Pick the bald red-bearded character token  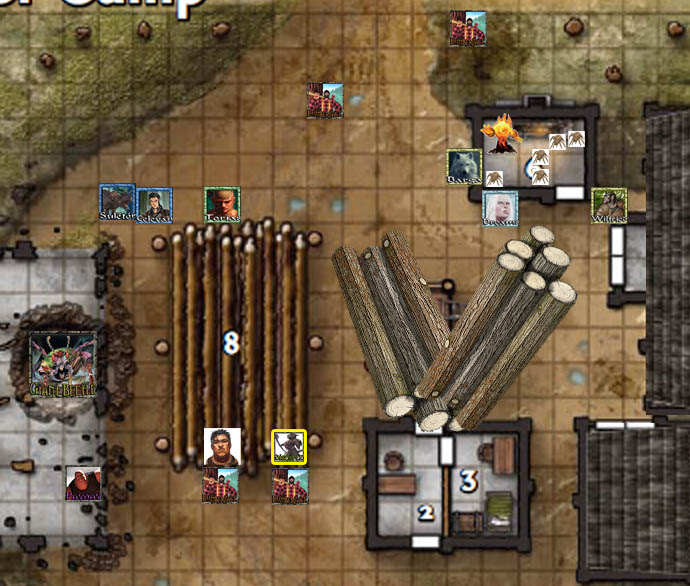83,483
